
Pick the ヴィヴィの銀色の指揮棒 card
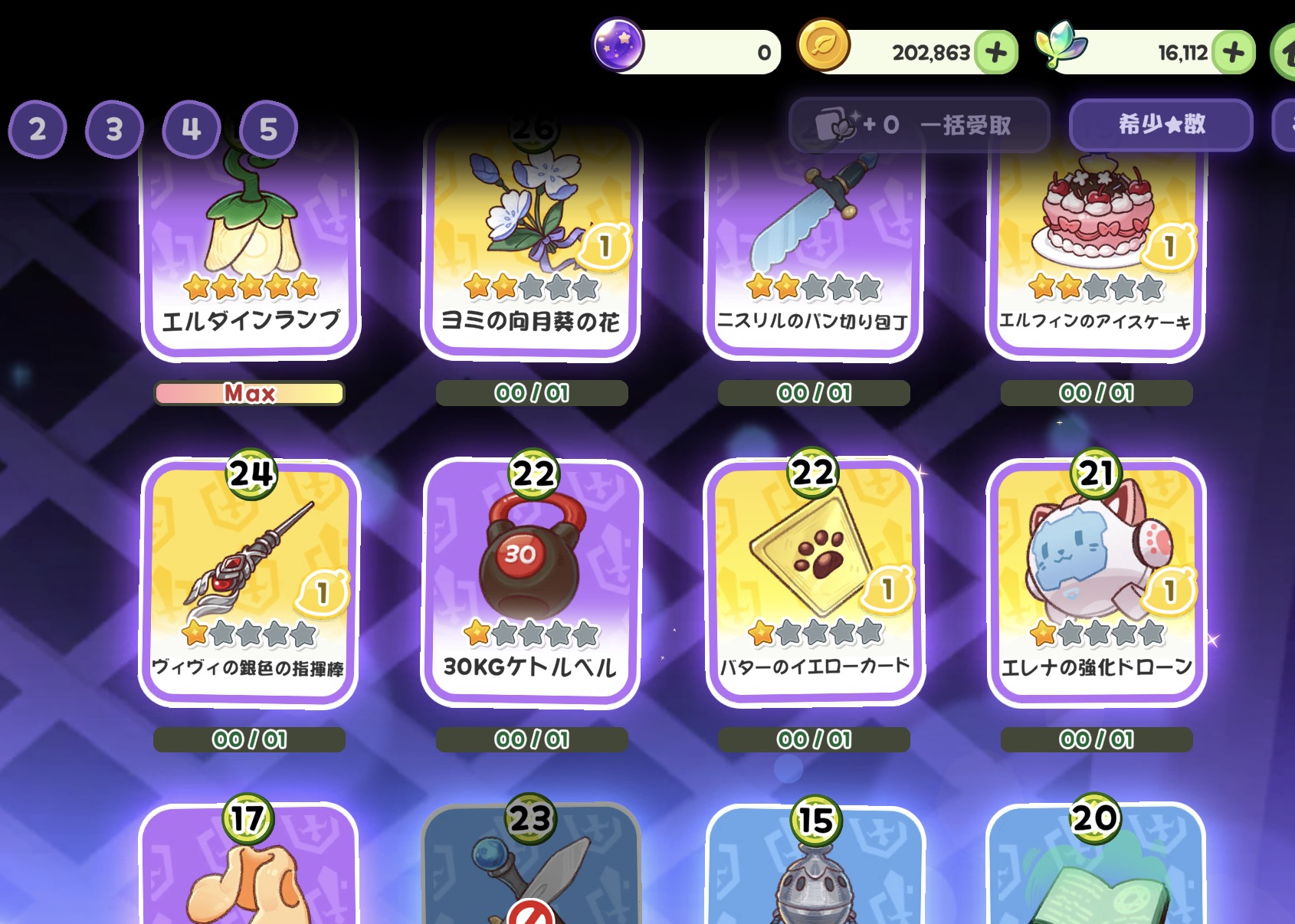250,582
